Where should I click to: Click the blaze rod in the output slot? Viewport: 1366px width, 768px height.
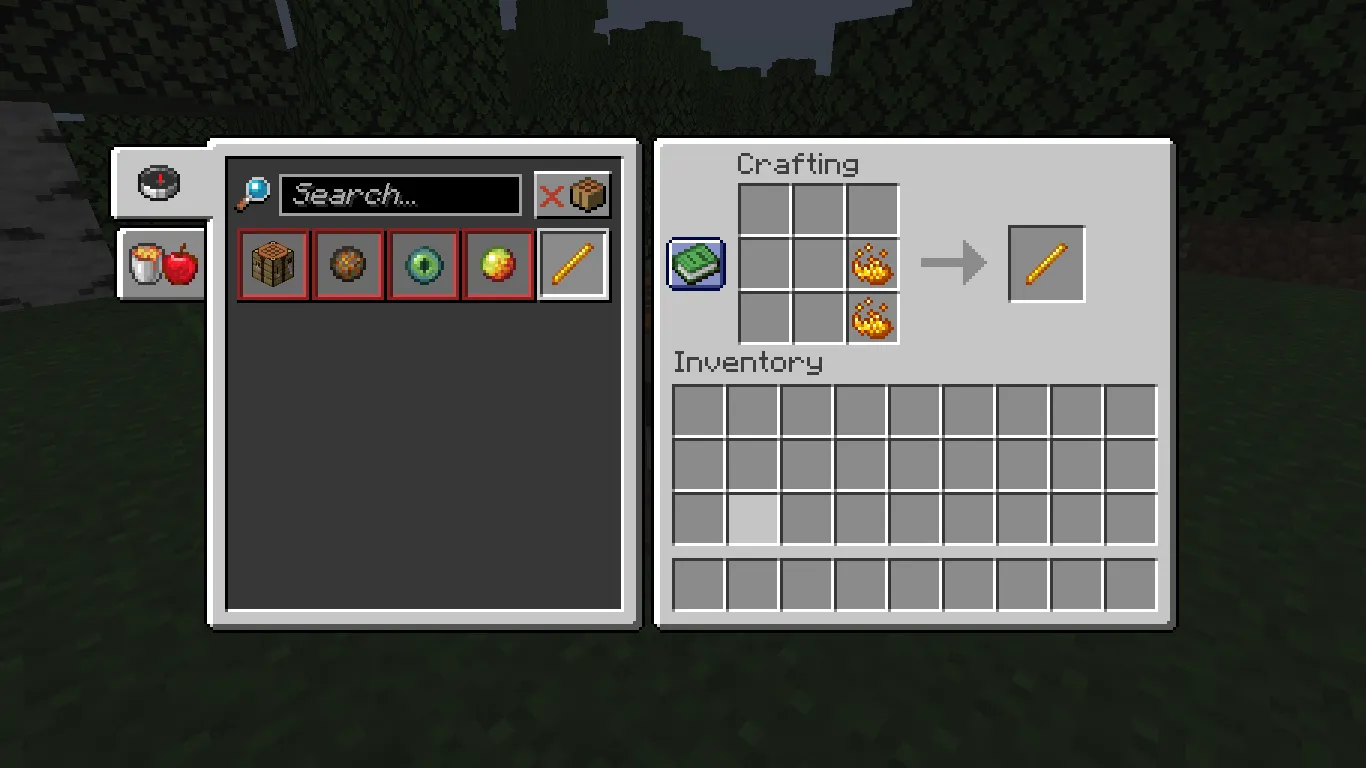1046,264
